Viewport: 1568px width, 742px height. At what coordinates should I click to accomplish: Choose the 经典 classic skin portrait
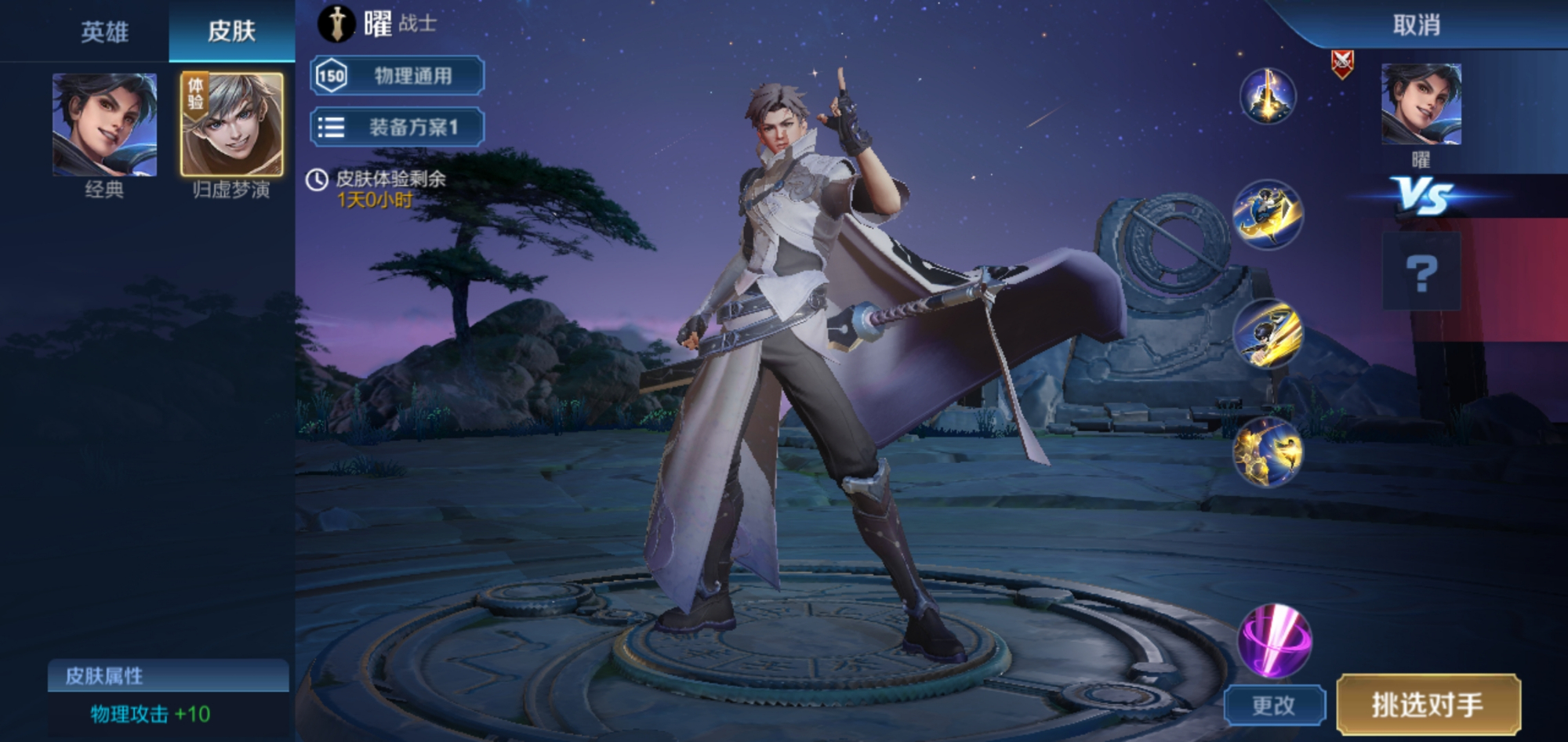coord(104,125)
